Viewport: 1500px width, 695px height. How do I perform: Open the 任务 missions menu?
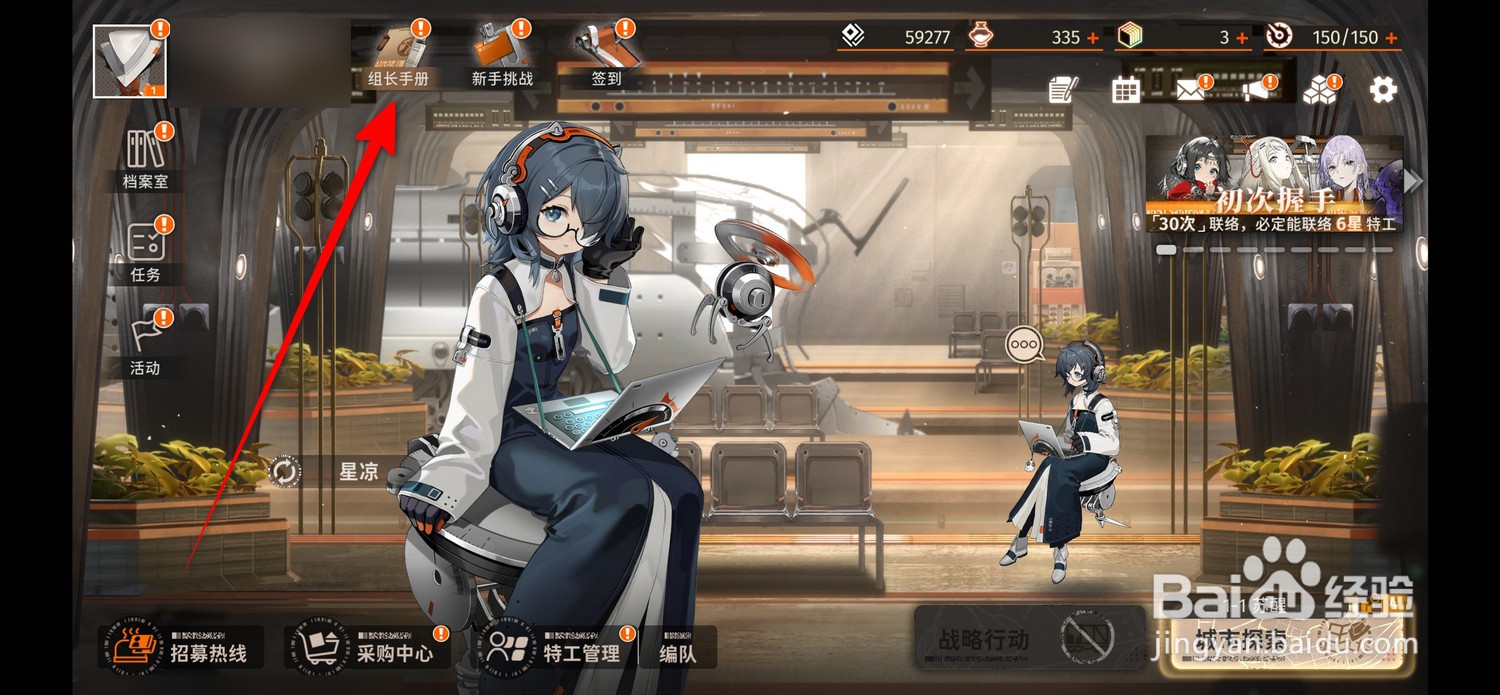click(x=146, y=250)
